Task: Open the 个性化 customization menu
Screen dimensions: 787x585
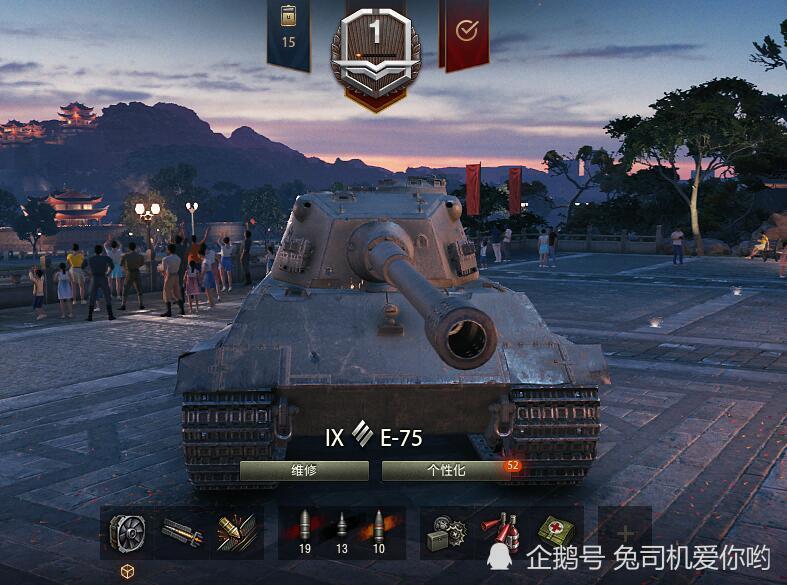Action: coord(446,471)
